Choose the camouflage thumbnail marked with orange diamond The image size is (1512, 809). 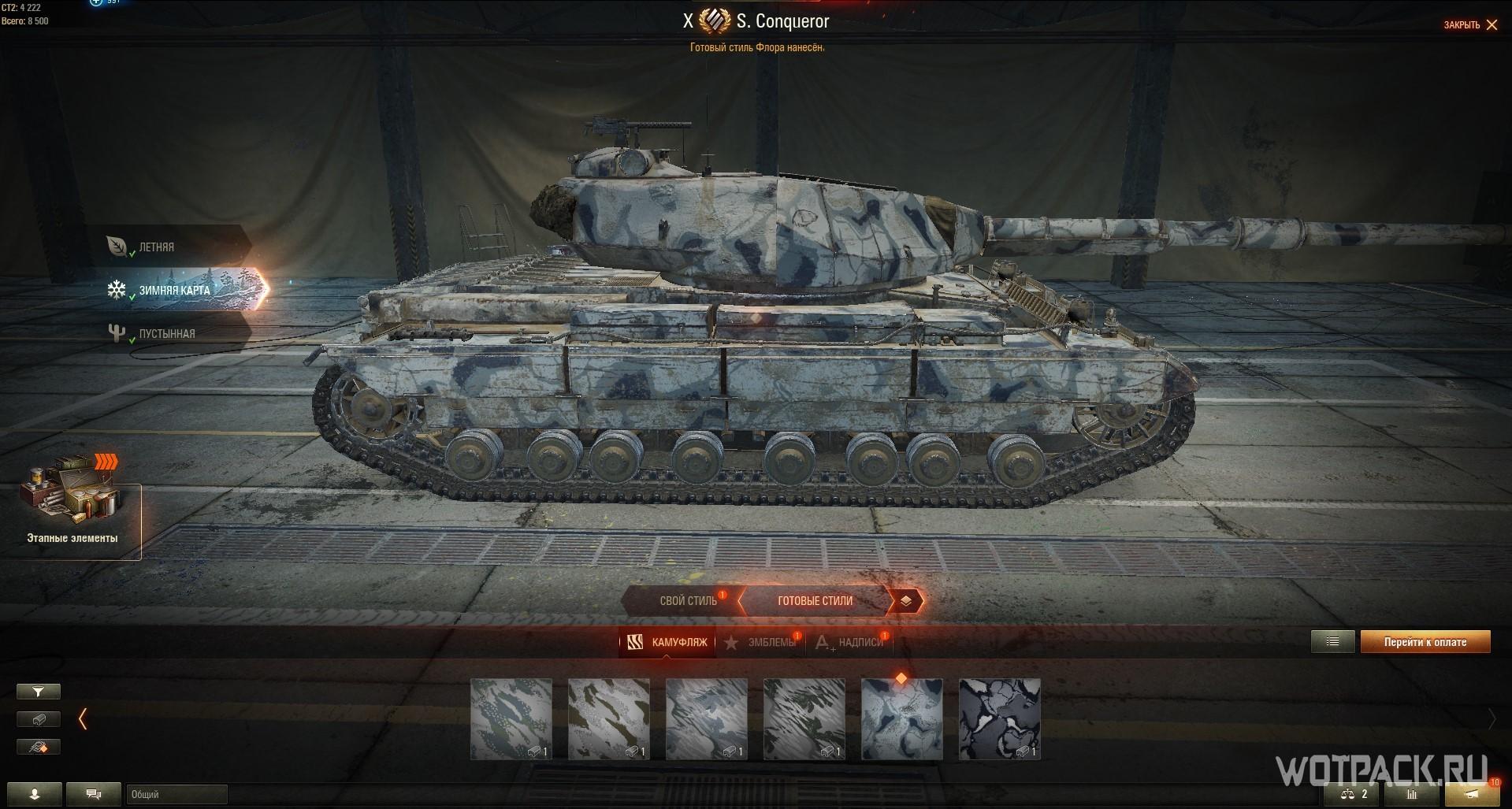click(x=901, y=719)
